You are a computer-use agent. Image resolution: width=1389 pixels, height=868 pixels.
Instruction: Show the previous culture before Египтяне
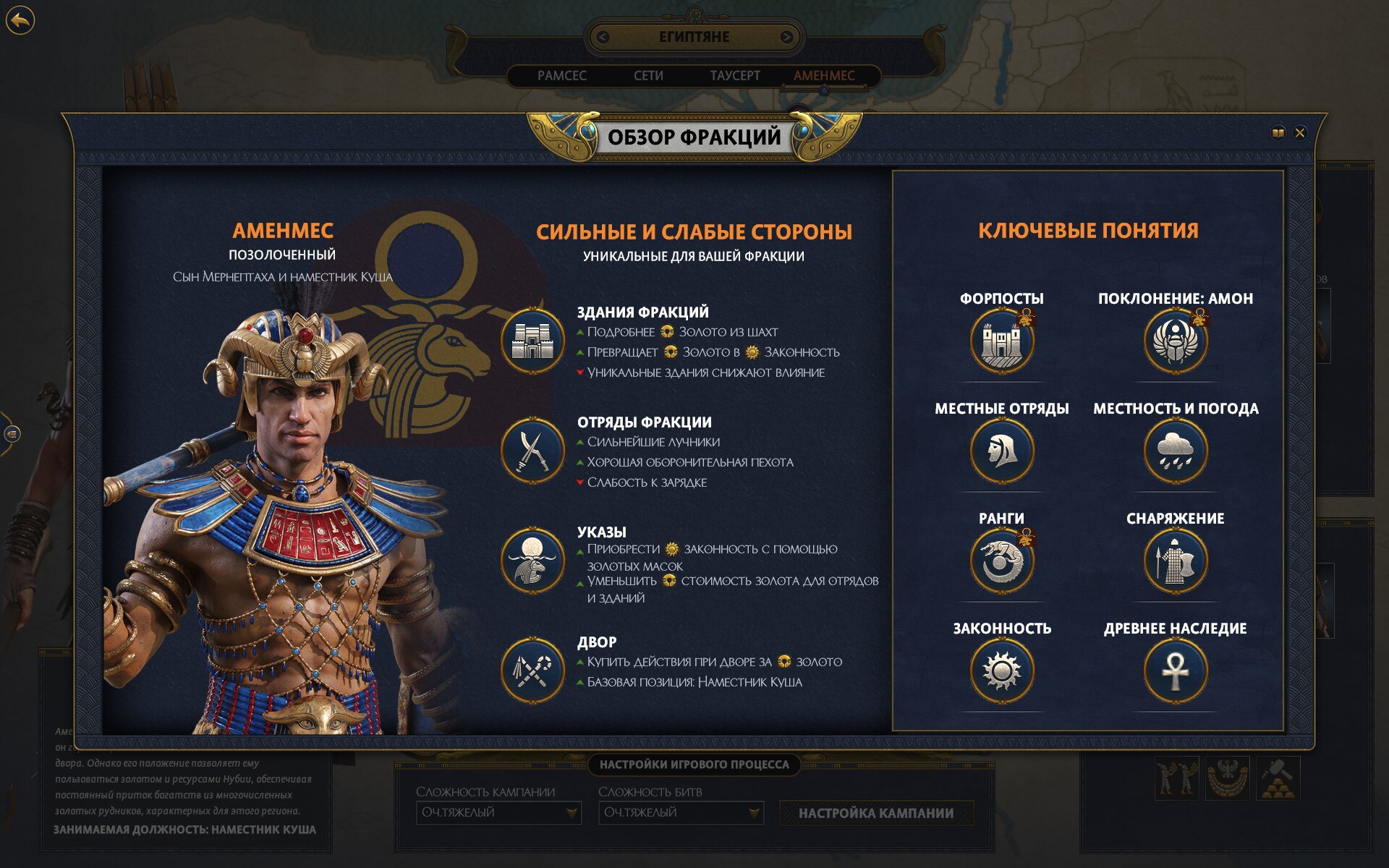[603, 37]
